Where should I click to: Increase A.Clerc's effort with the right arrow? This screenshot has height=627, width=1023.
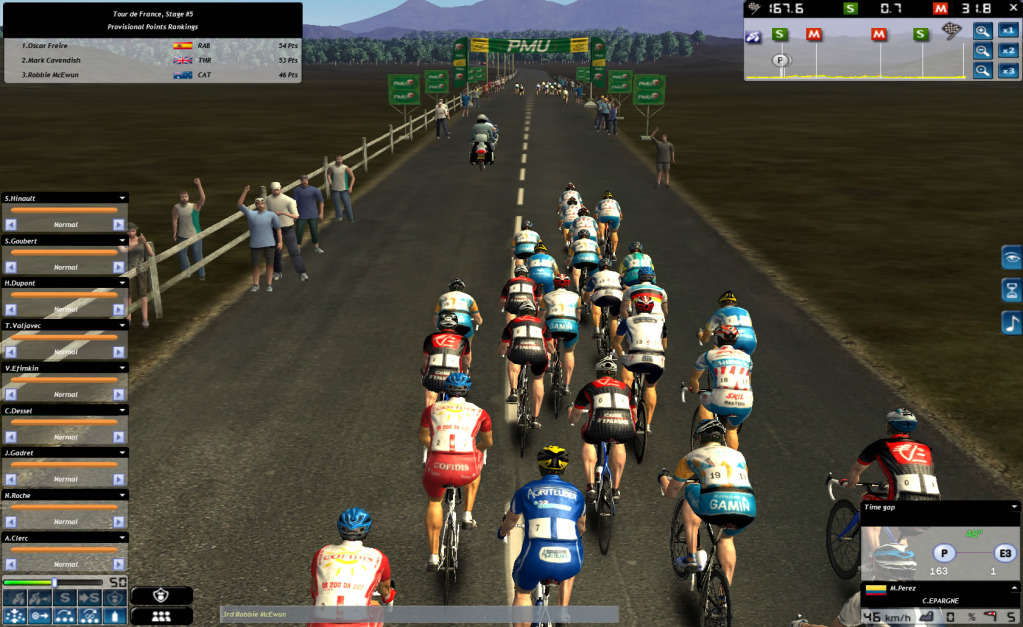click(x=119, y=564)
